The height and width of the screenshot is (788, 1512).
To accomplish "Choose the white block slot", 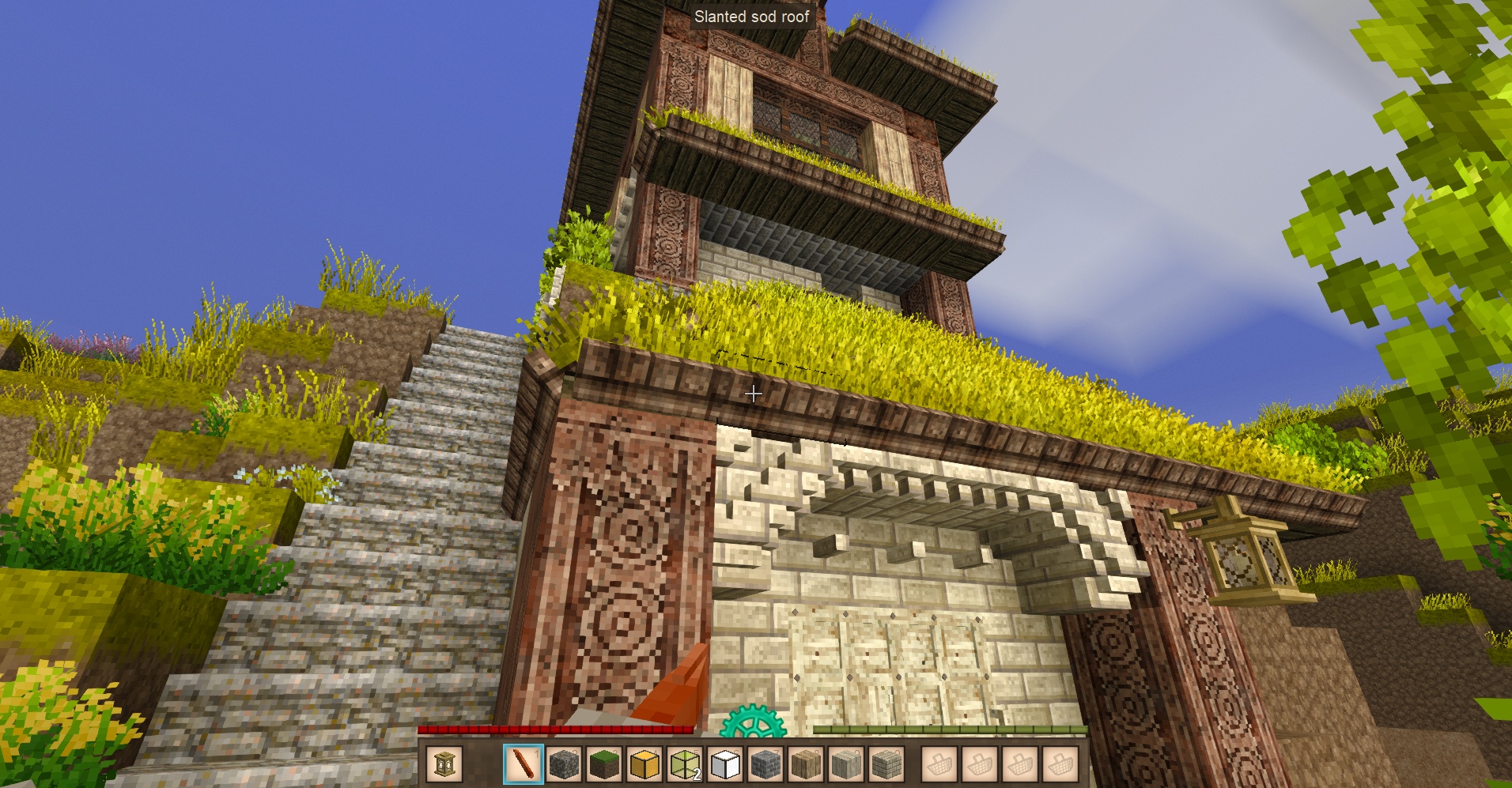I will [x=725, y=764].
